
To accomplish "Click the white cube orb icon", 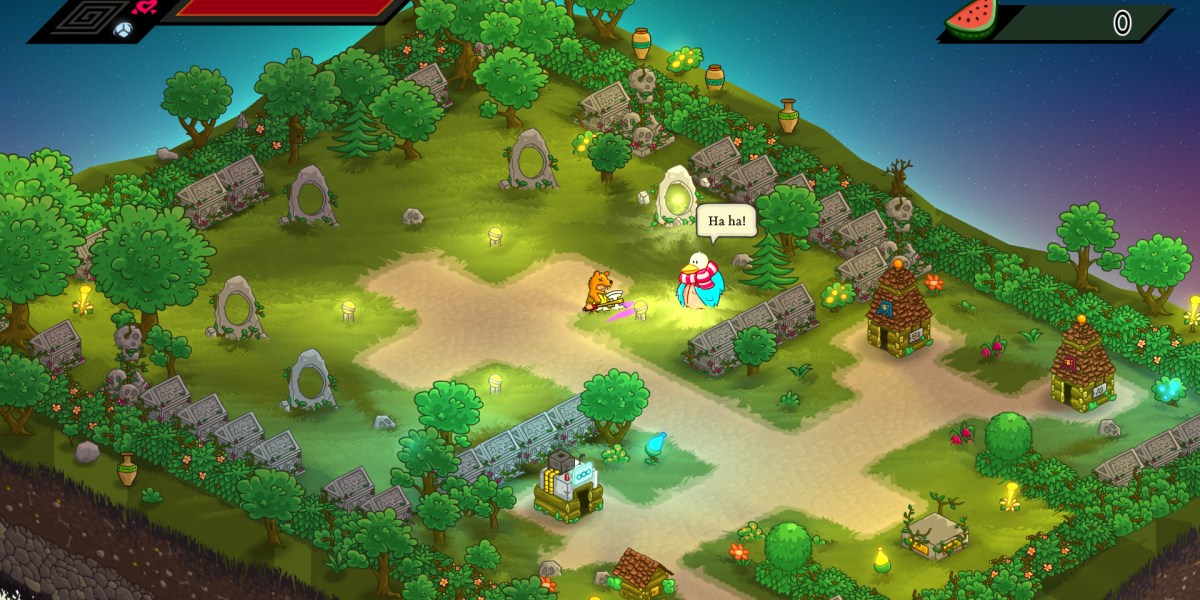I will pos(124,29).
